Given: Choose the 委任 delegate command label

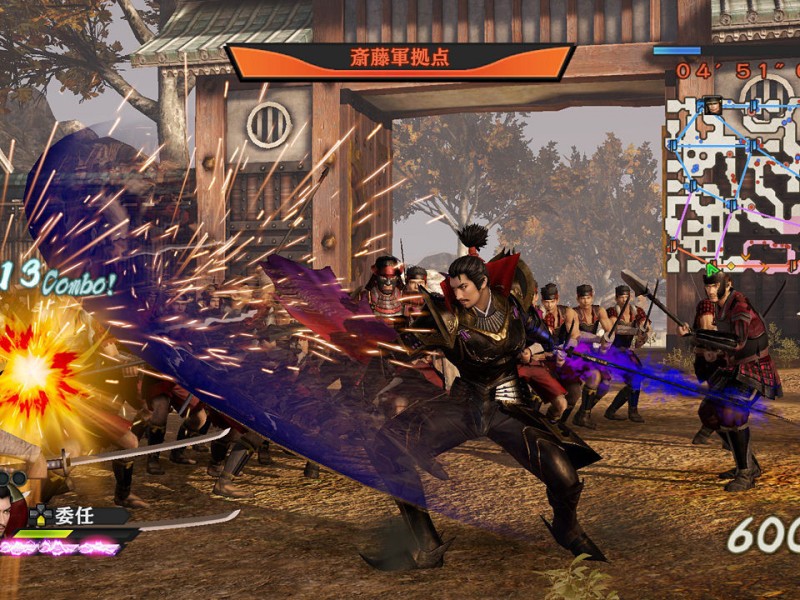Looking at the screenshot, I should [x=66, y=516].
